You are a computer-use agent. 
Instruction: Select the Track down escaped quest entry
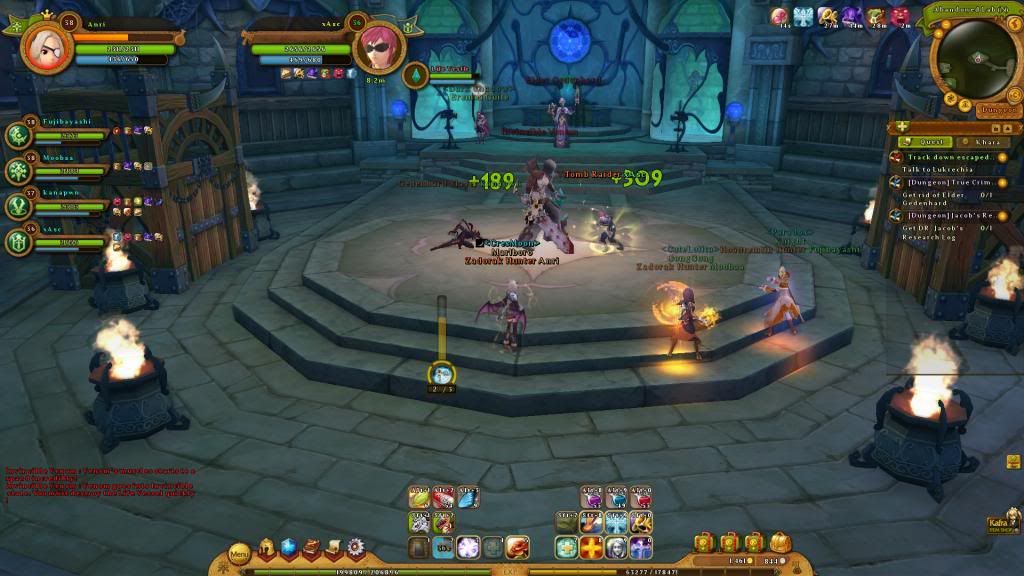point(943,157)
